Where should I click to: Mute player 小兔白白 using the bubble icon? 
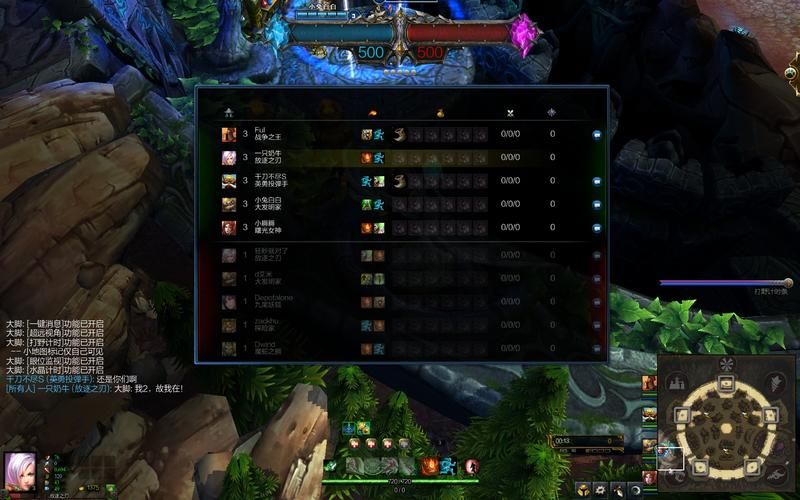(x=596, y=204)
